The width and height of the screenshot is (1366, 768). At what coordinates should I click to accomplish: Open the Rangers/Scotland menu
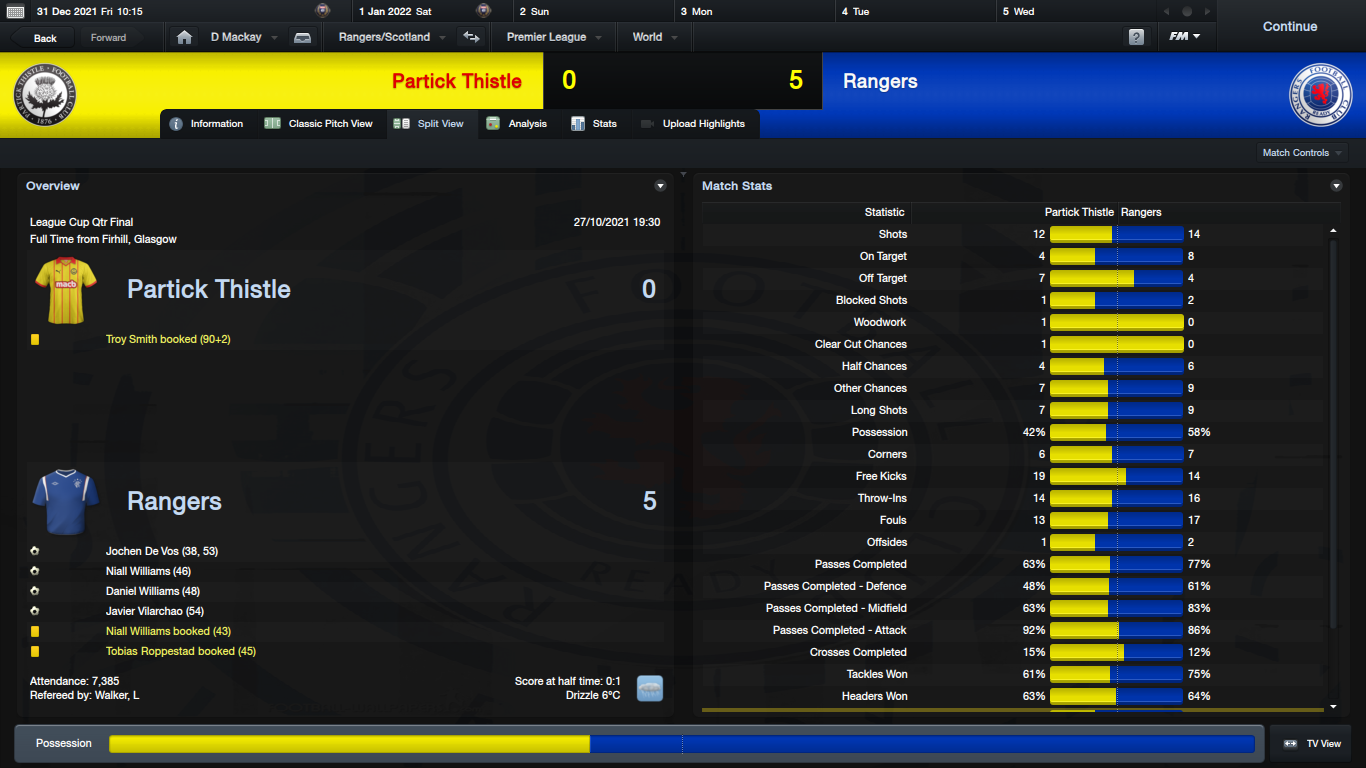click(x=391, y=37)
